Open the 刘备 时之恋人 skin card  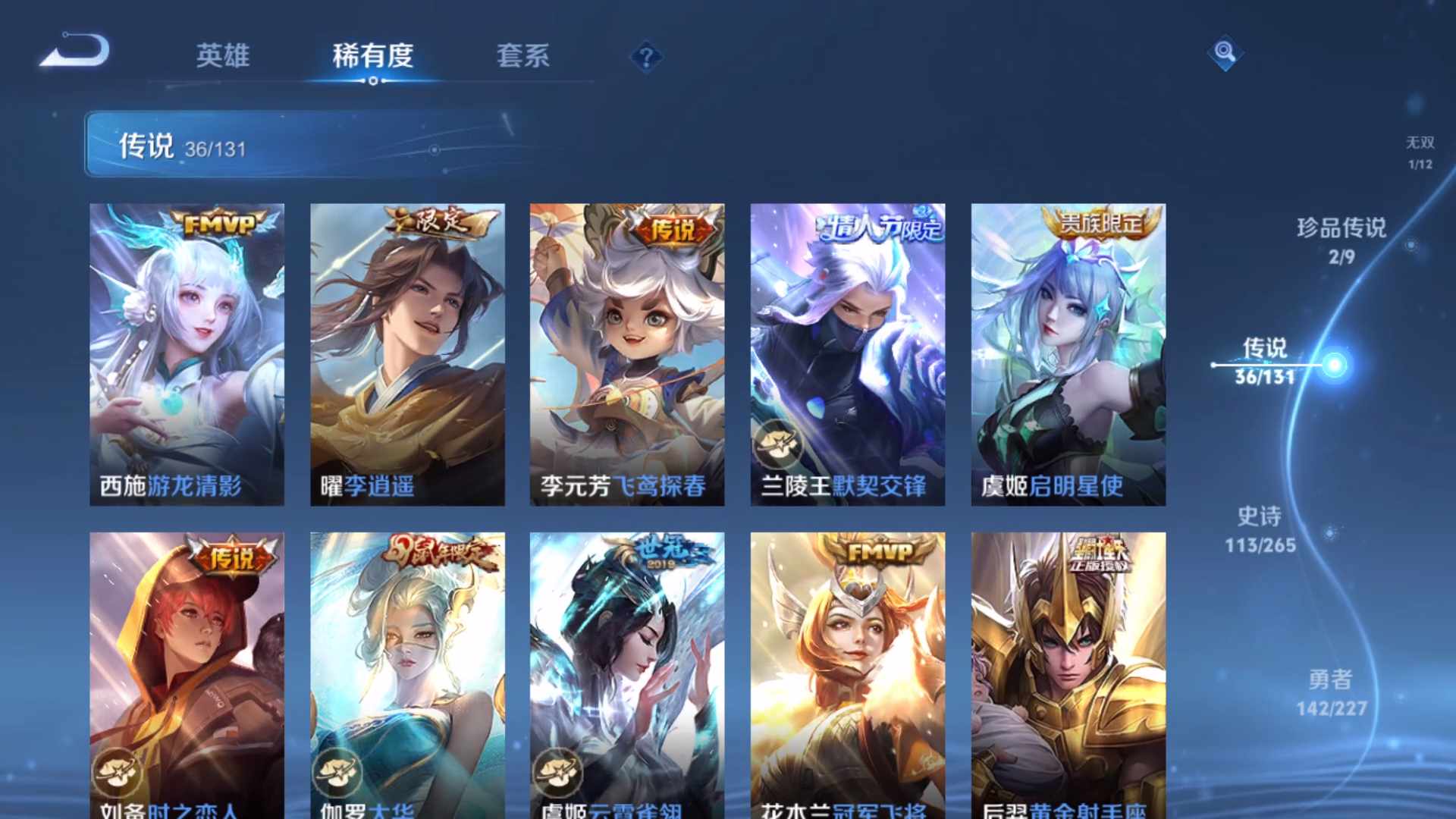click(187, 675)
